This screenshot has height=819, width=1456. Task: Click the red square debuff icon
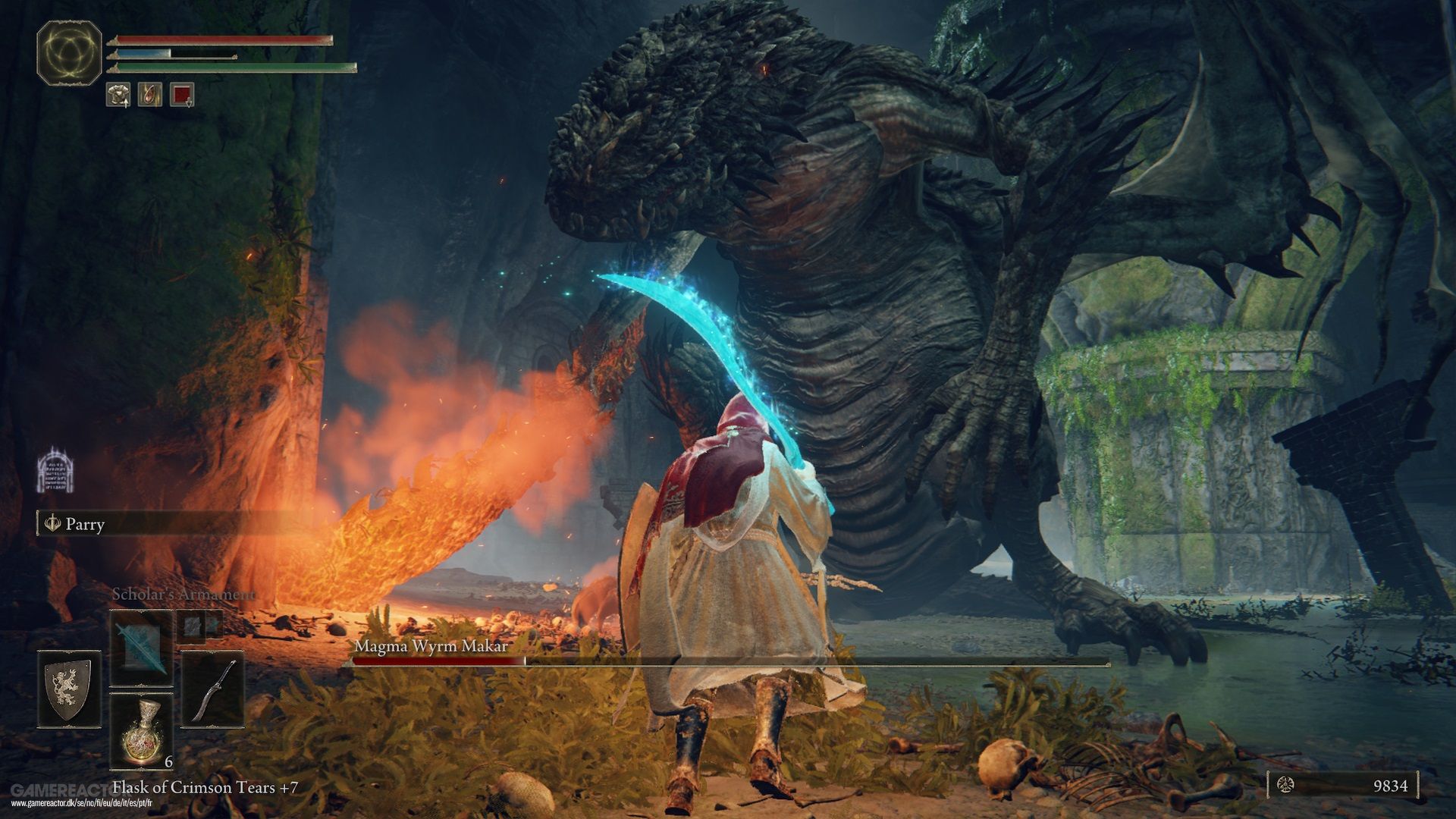(182, 95)
